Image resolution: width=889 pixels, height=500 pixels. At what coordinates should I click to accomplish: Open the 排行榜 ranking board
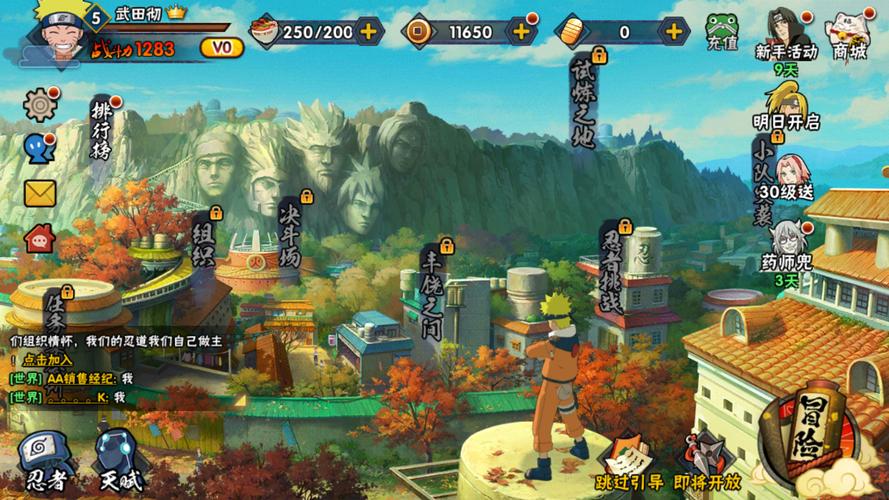pyautogui.click(x=101, y=130)
